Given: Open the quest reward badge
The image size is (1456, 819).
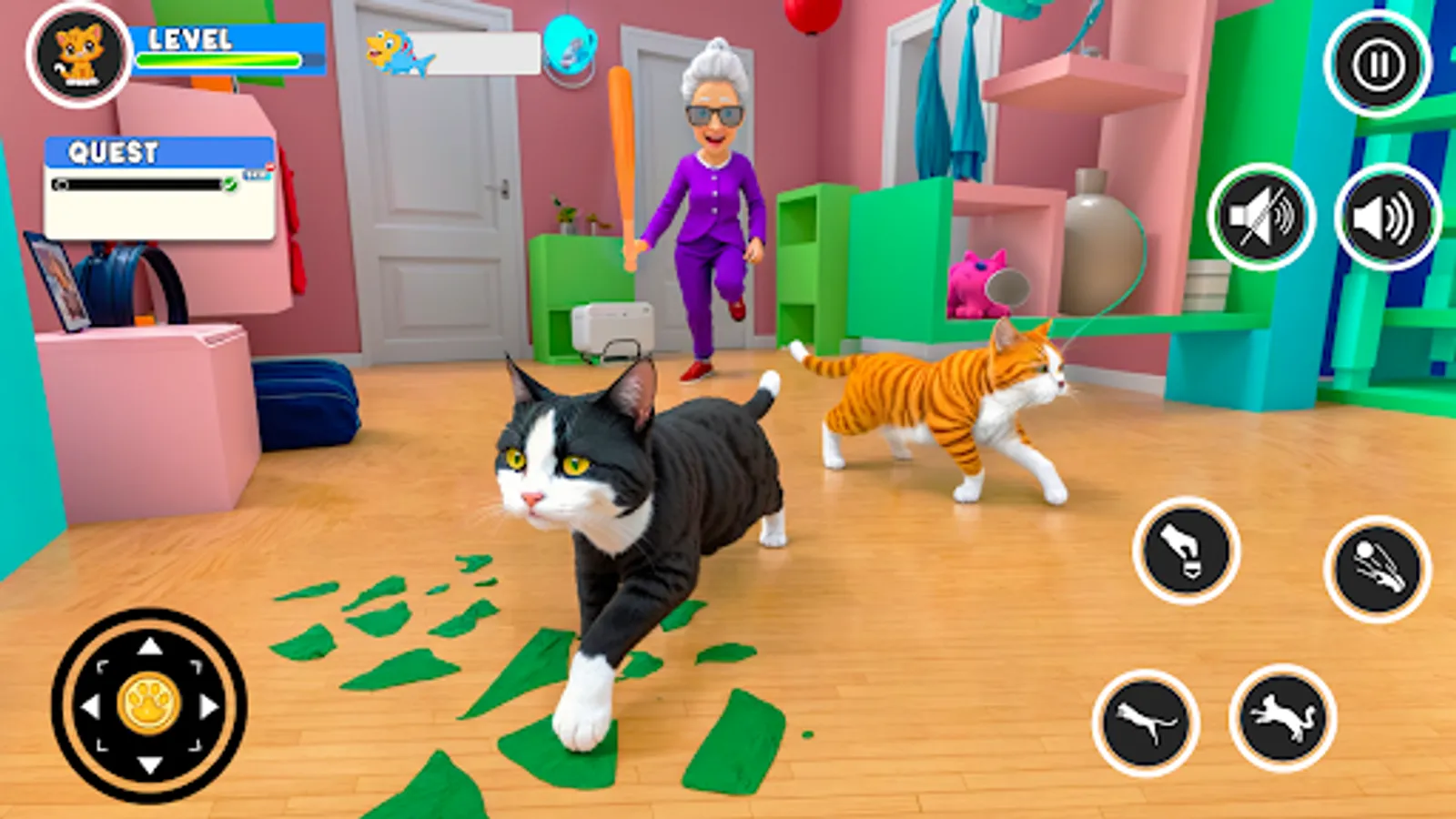Looking at the screenshot, I should coord(258,172).
